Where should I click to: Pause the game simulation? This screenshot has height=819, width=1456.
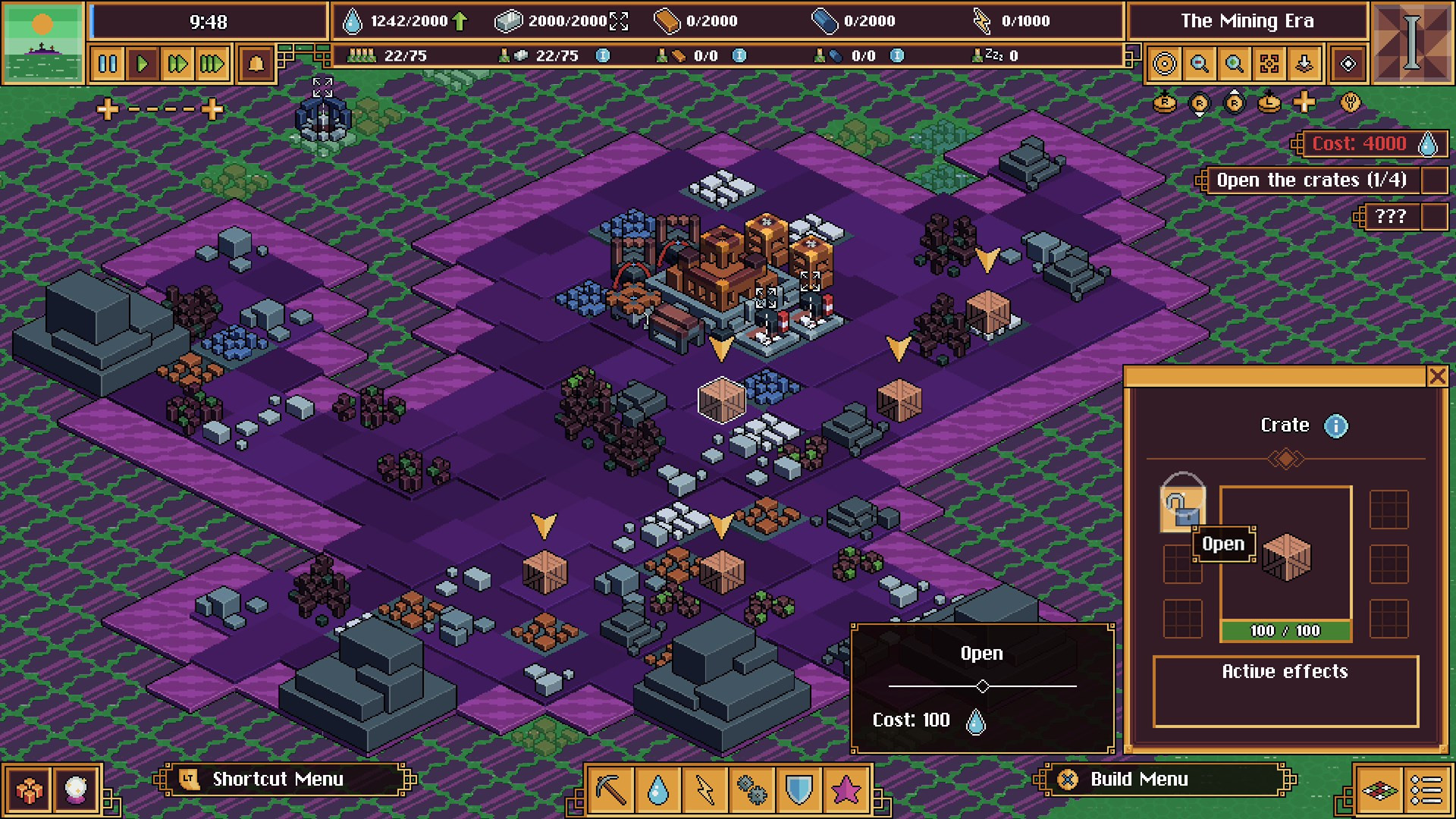pos(108,64)
